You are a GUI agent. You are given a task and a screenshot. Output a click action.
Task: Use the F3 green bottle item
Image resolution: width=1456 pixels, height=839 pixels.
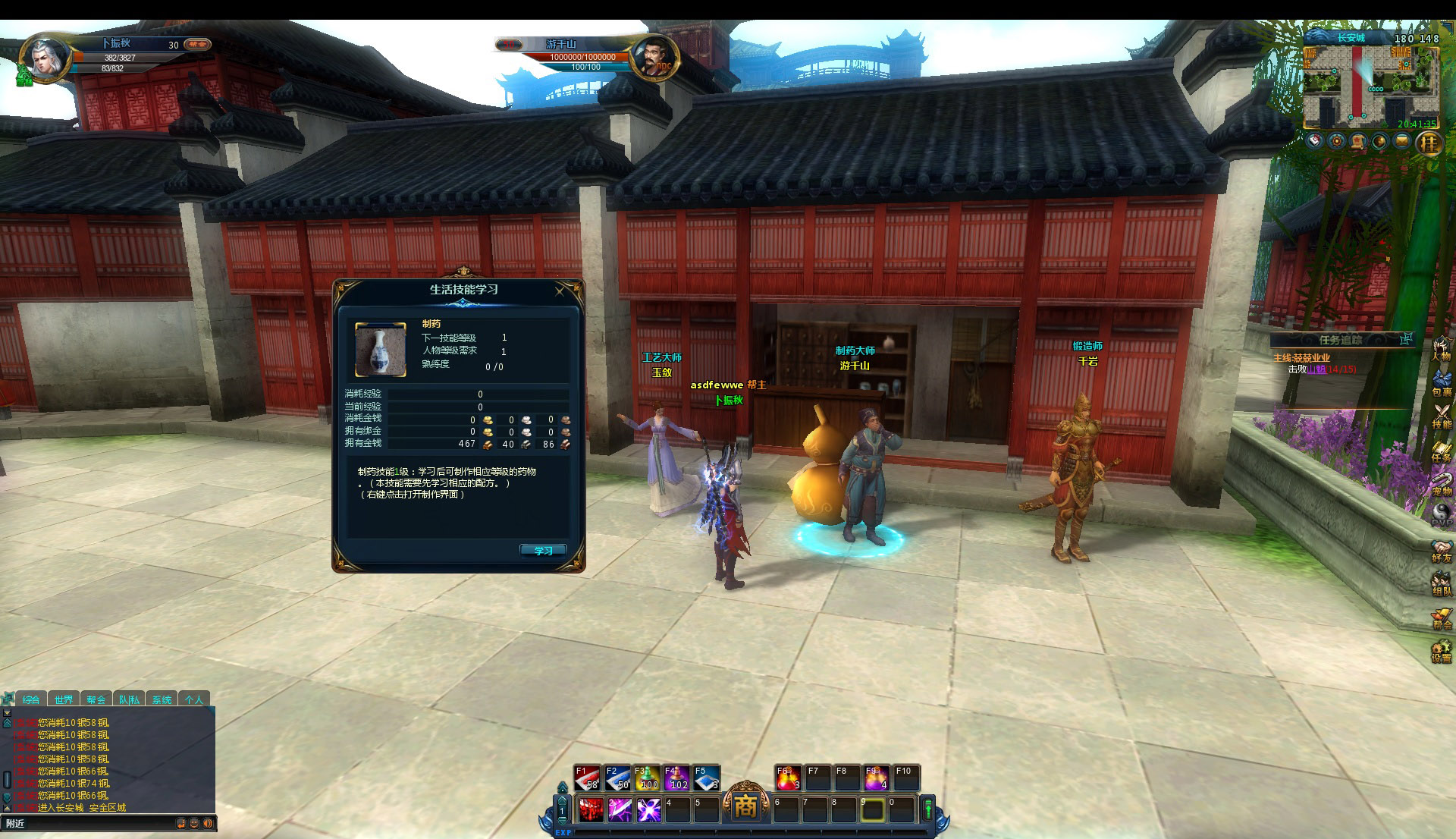point(646,779)
